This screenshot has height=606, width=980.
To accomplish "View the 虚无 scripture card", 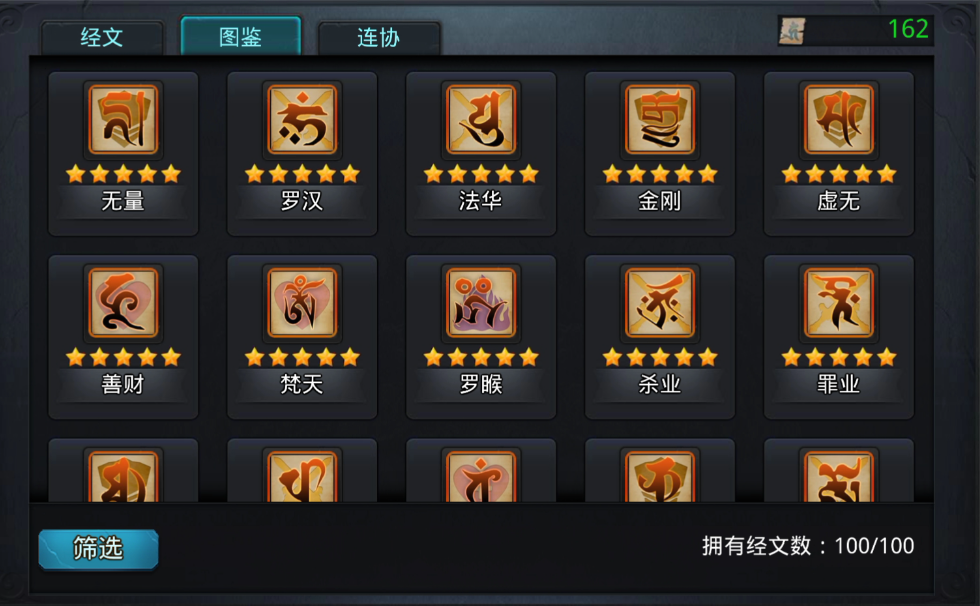I will (839, 153).
